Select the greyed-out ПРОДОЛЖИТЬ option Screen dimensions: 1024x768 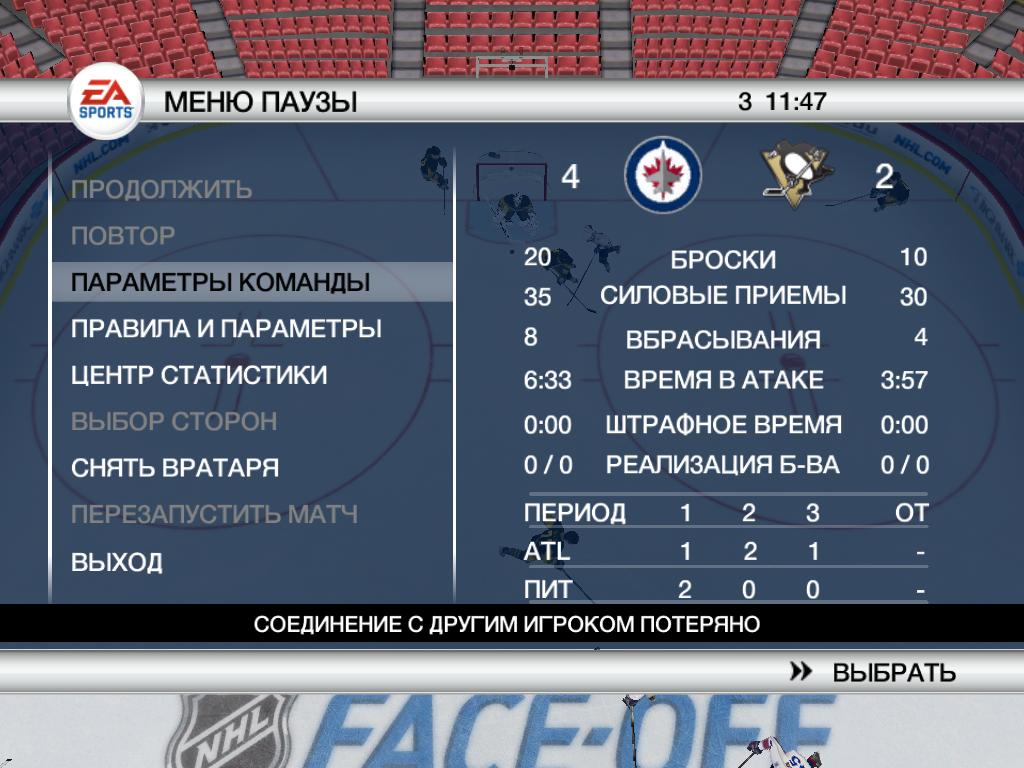161,189
